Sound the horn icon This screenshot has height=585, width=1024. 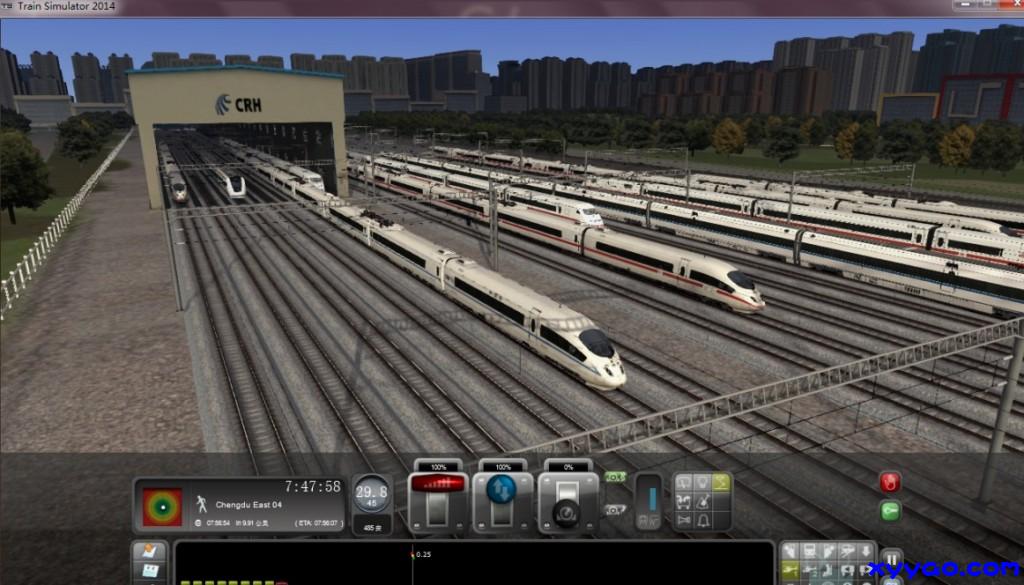tap(683, 520)
